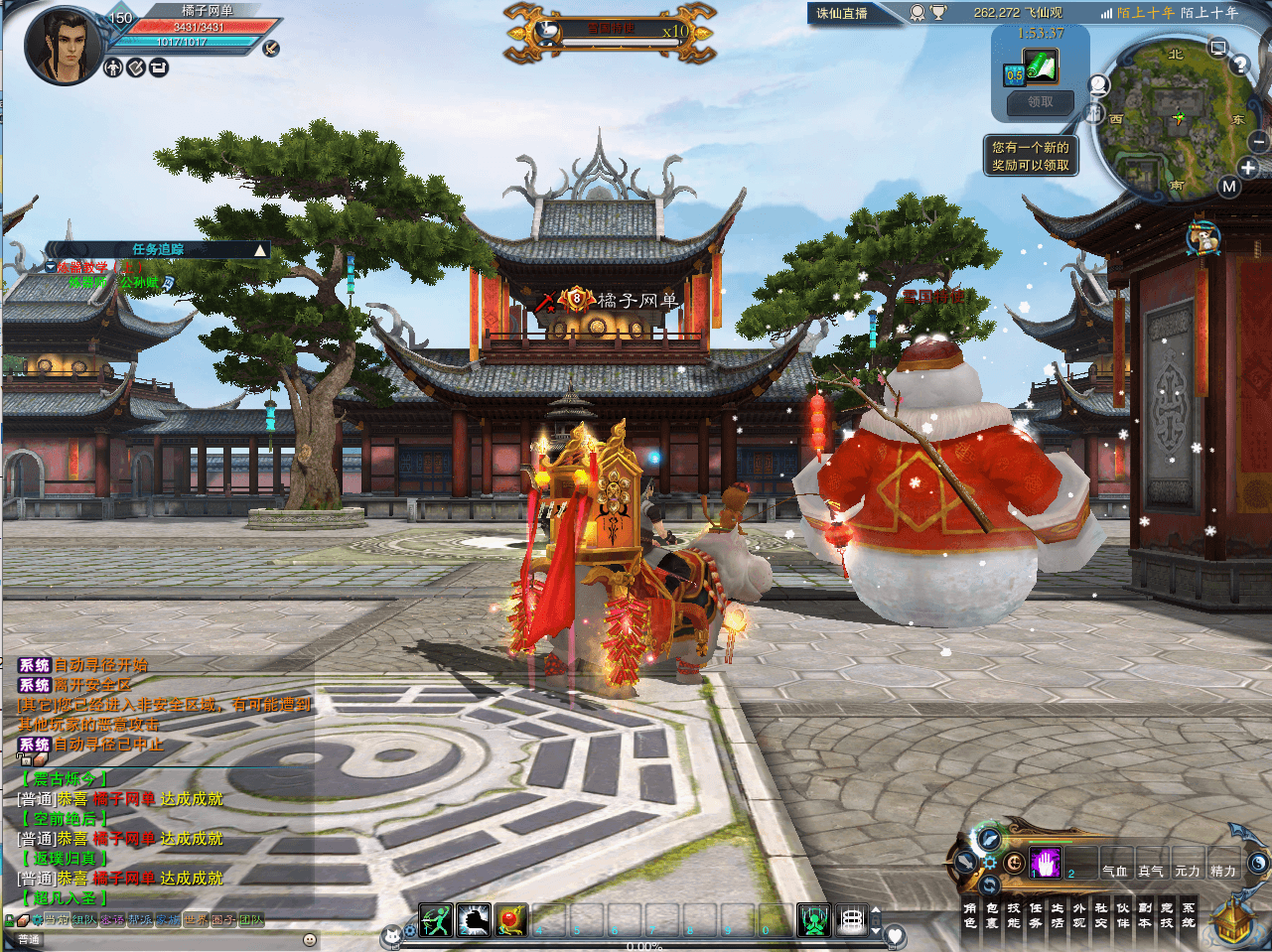
Task: Click the 领取 claim reward button
Action: click(x=1039, y=103)
